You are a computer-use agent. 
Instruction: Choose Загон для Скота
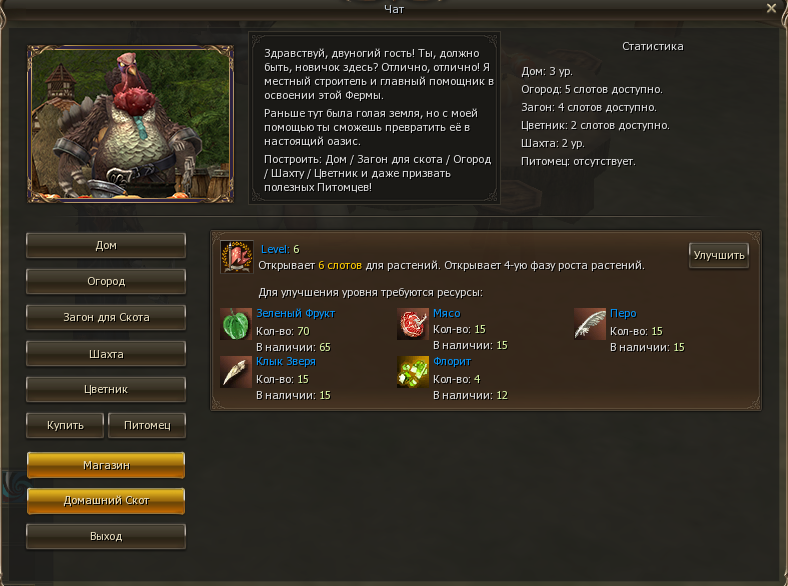click(x=106, y=318)
